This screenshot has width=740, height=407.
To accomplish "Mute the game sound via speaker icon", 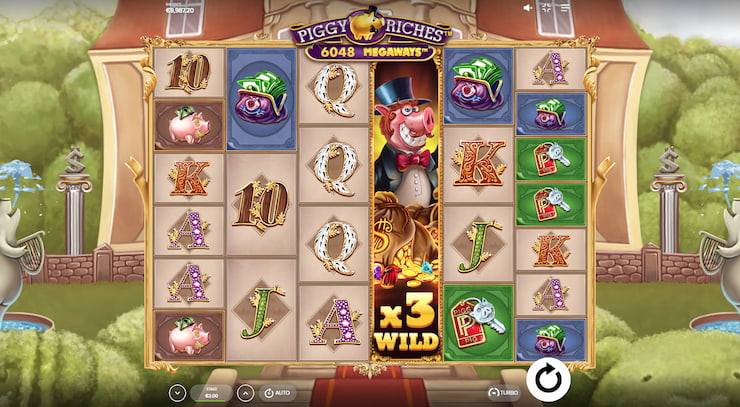I will click(529, 8).
